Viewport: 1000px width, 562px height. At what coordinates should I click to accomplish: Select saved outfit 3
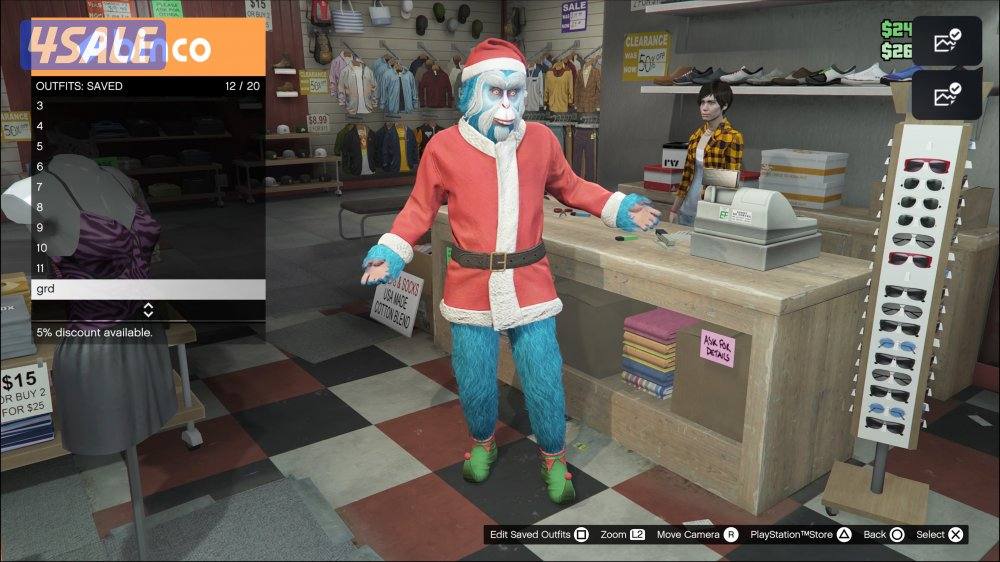pos(148,105)
